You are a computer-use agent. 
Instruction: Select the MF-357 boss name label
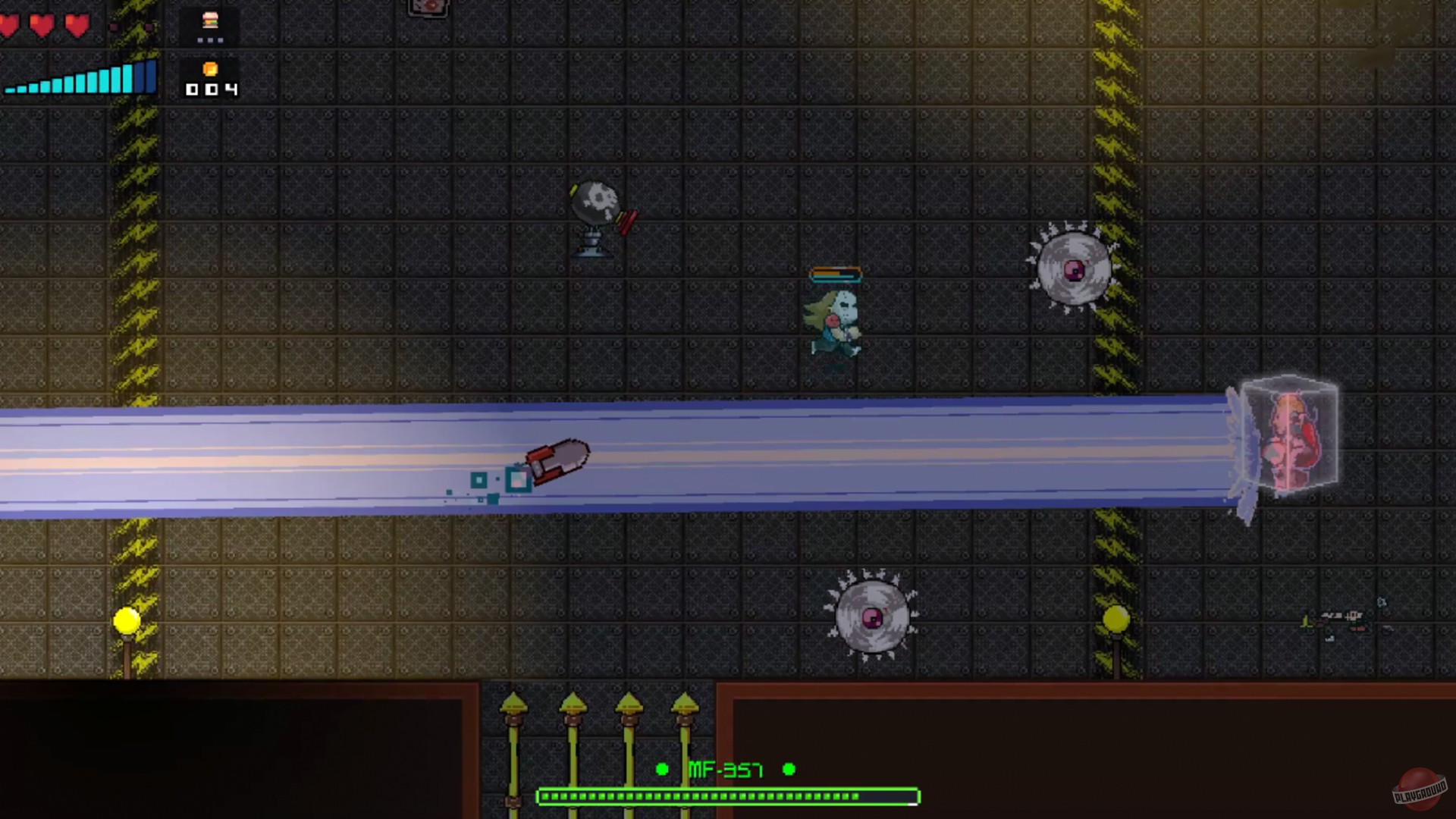(x=726, y=770)
